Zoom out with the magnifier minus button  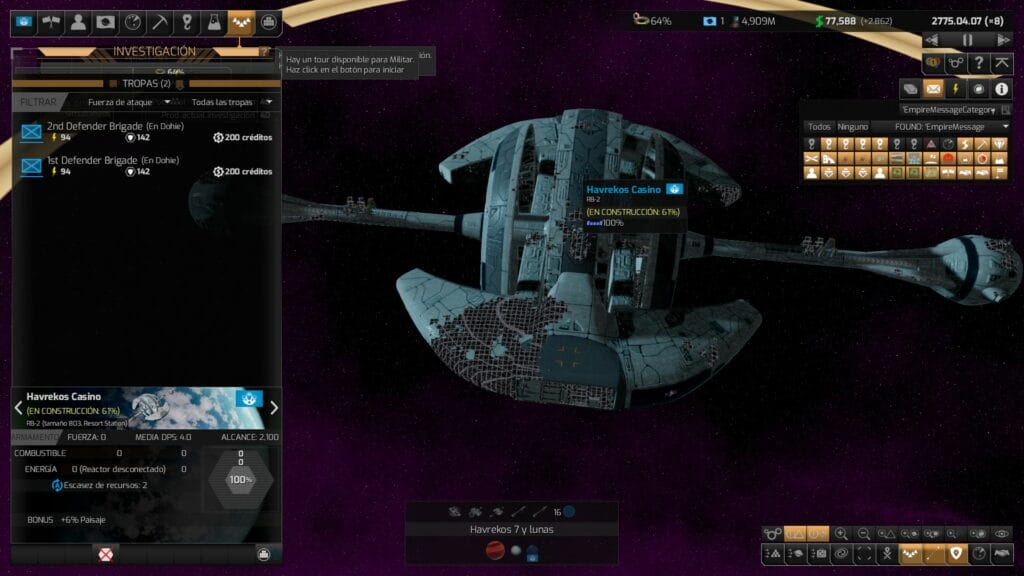[865, 534]
